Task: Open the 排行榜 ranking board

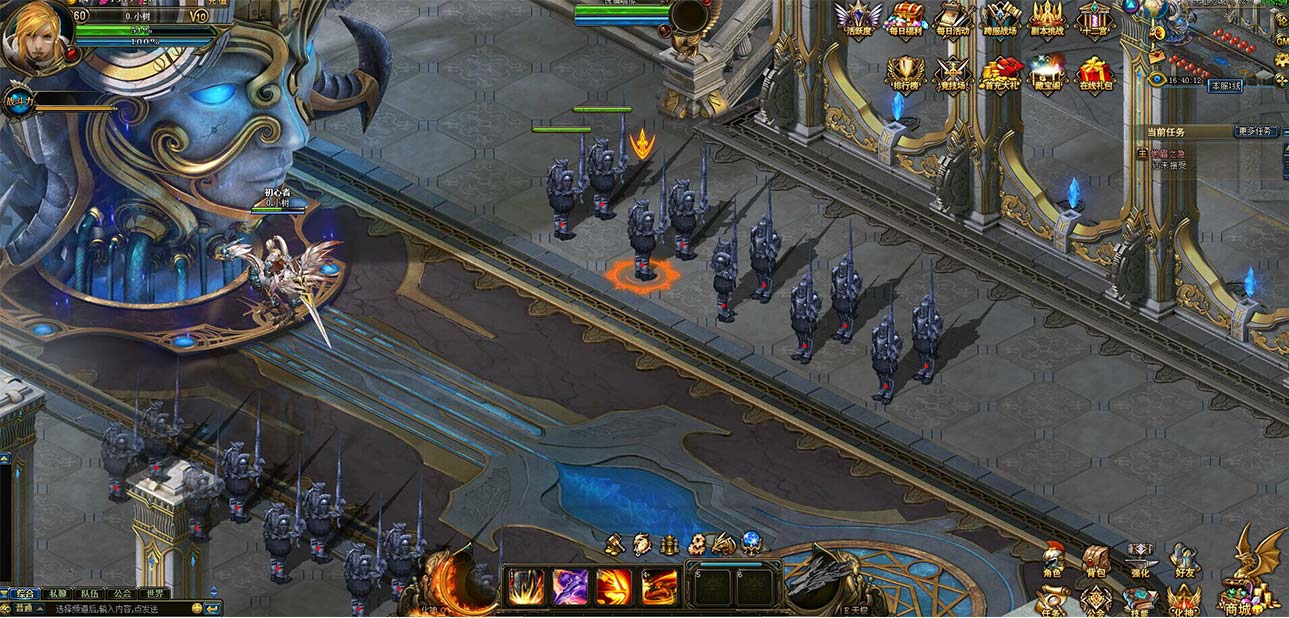Action: pos(905,74)
